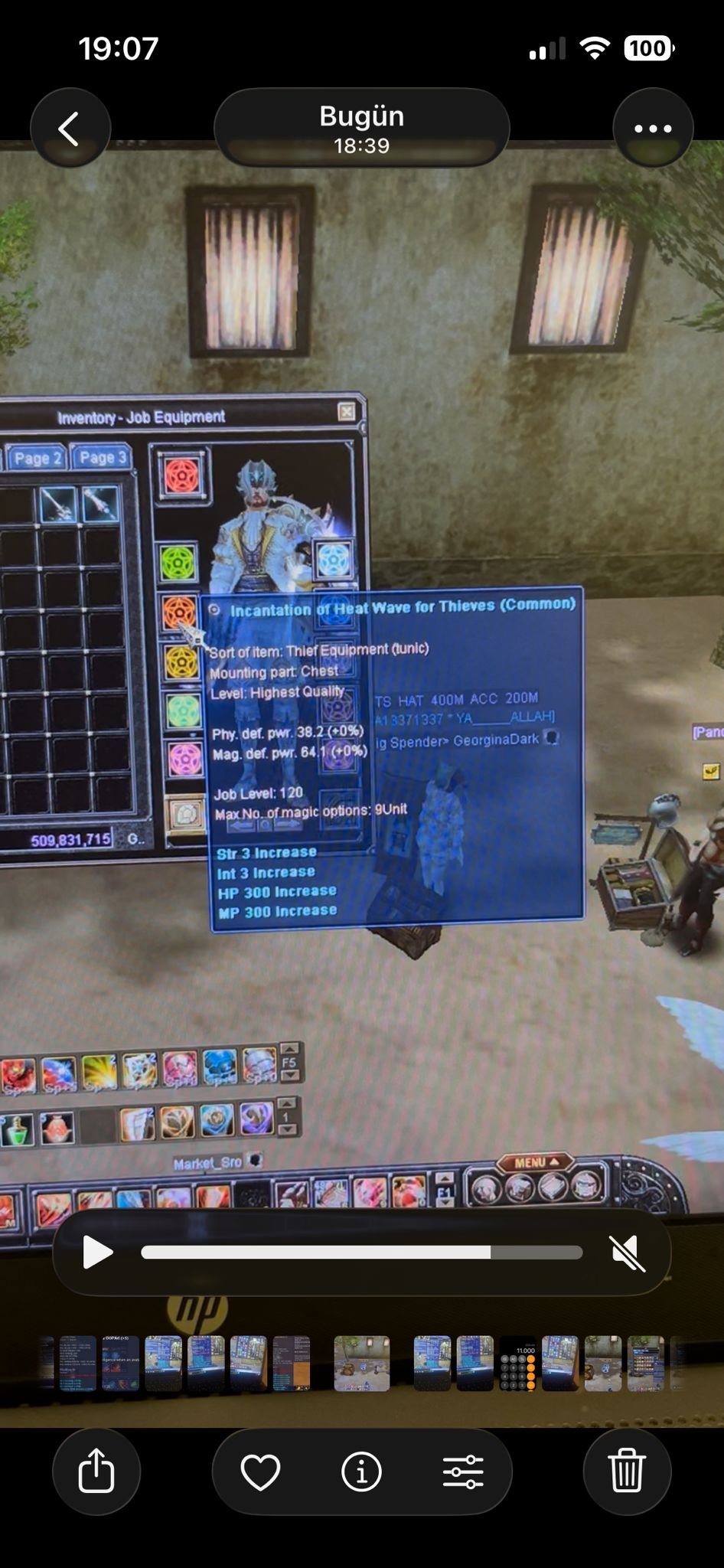724x1568 pixels.
Task: Play the video
Action: coord(97,1253)
